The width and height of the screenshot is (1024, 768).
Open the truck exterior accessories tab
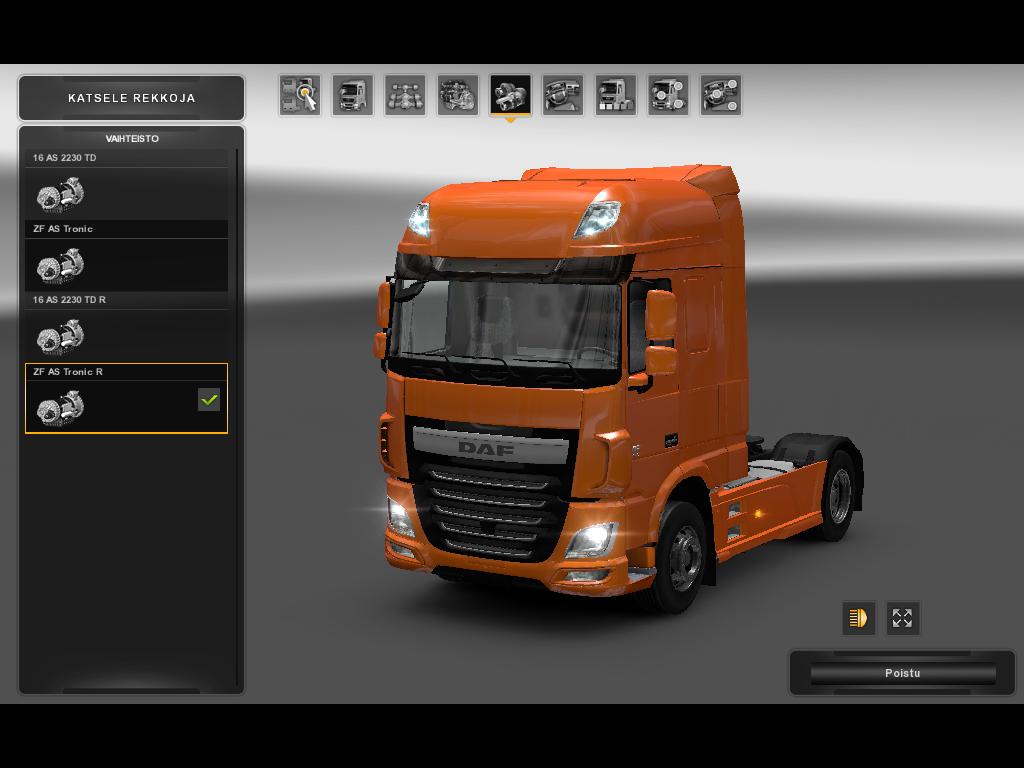[668, 95]
